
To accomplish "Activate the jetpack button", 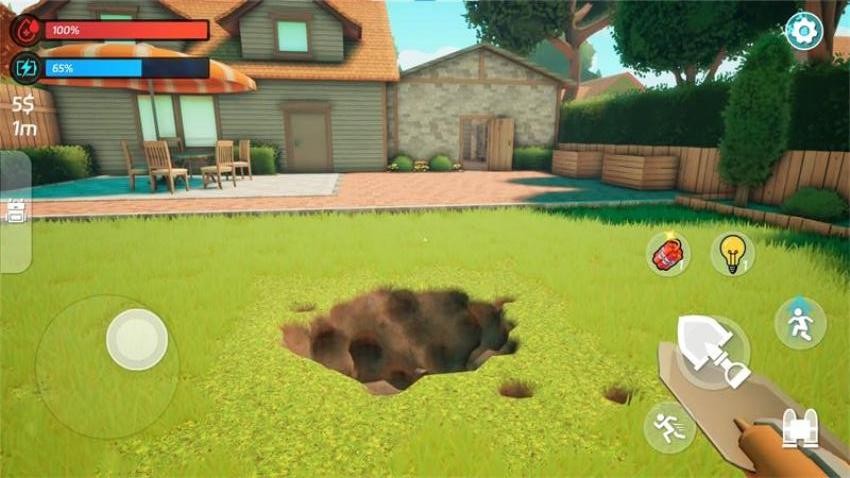I will (x=799, y=428).
